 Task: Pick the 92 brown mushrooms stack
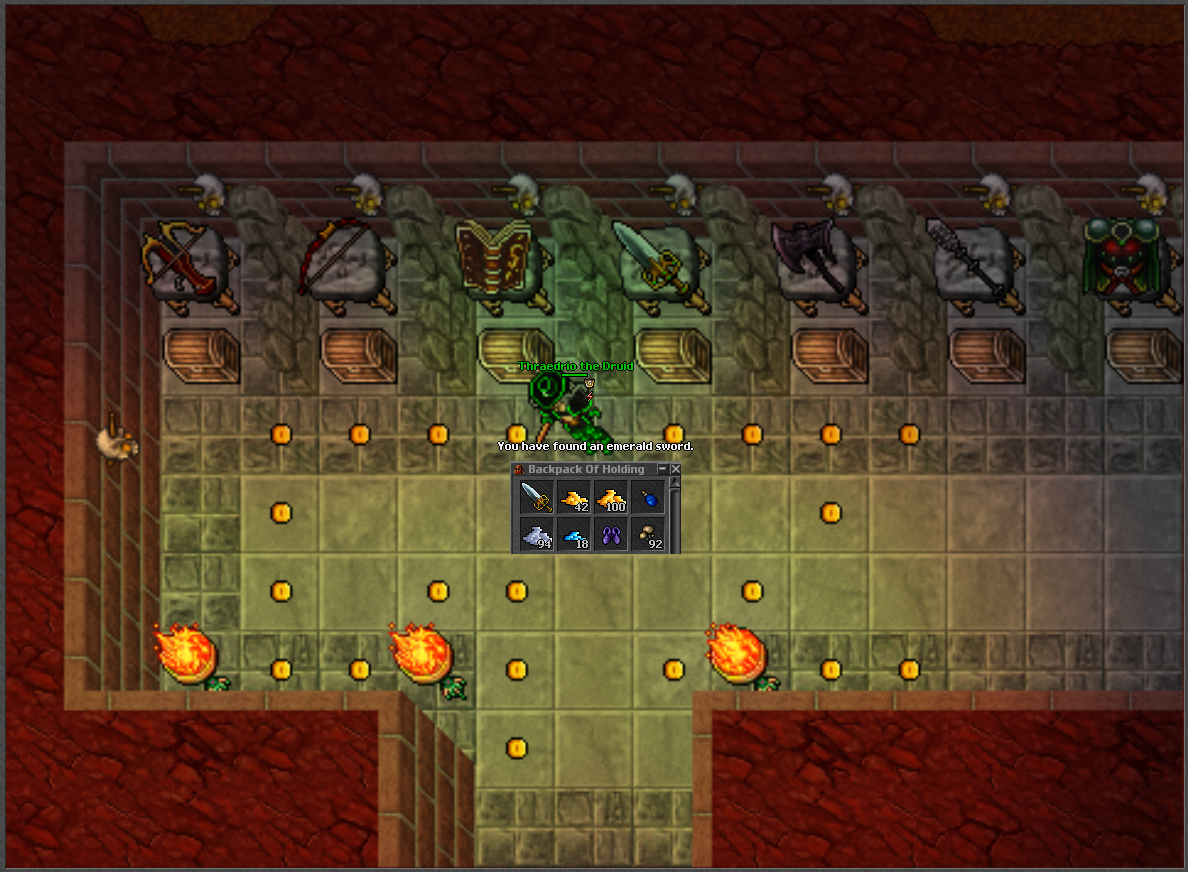tap(648, 534)
